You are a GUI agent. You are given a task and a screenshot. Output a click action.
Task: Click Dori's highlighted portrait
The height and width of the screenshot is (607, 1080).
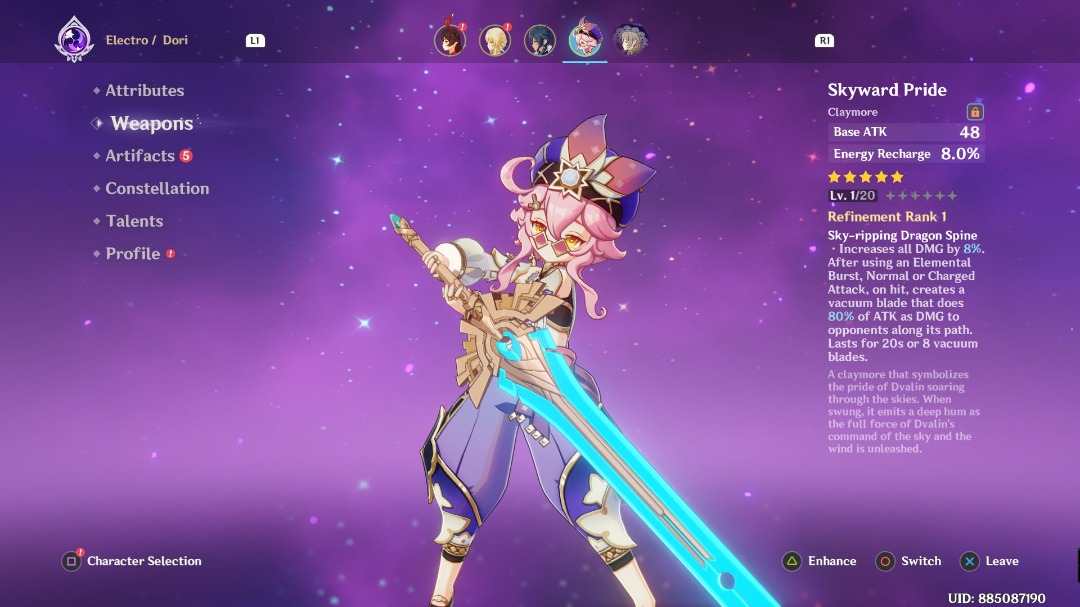[x=585, y=40]
